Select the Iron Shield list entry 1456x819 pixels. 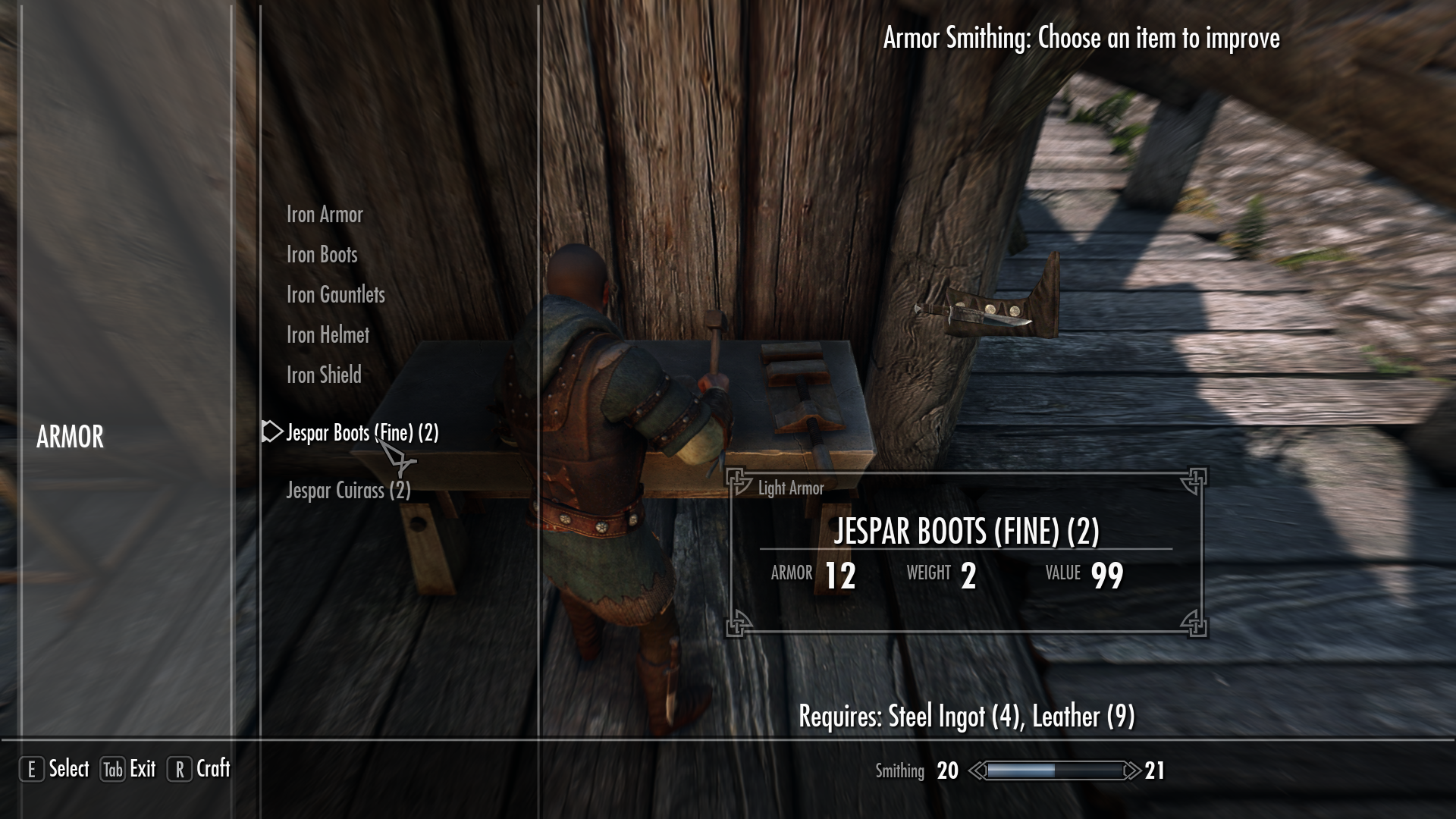tap(322, 375)
